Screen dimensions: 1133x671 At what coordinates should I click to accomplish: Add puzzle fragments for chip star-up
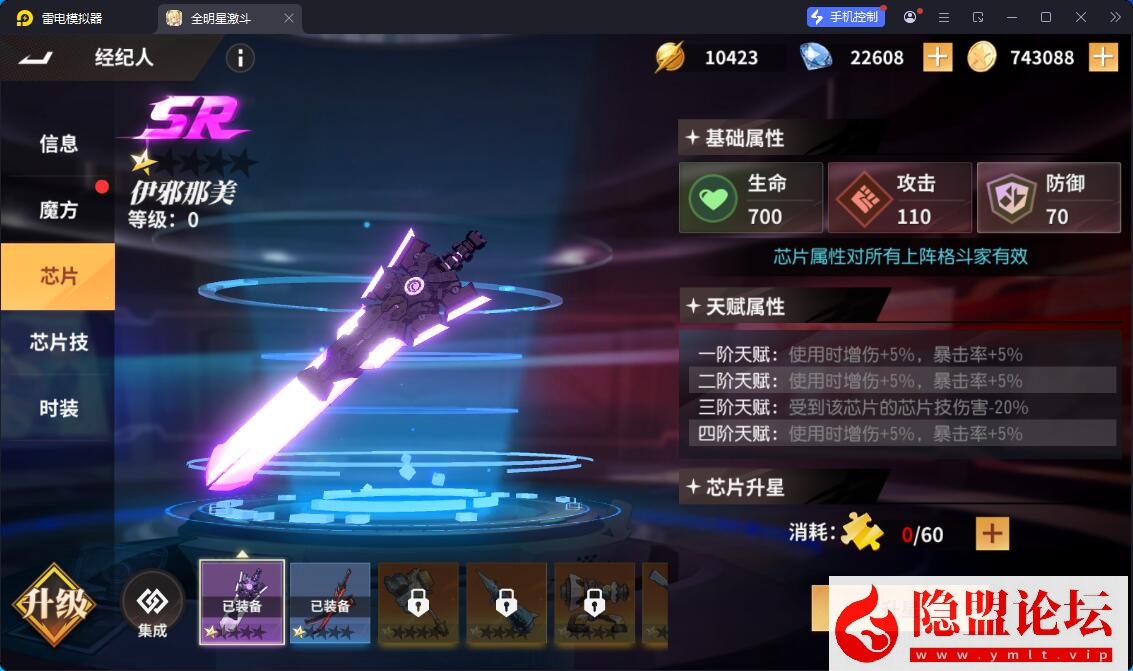(x=992, y=533)
